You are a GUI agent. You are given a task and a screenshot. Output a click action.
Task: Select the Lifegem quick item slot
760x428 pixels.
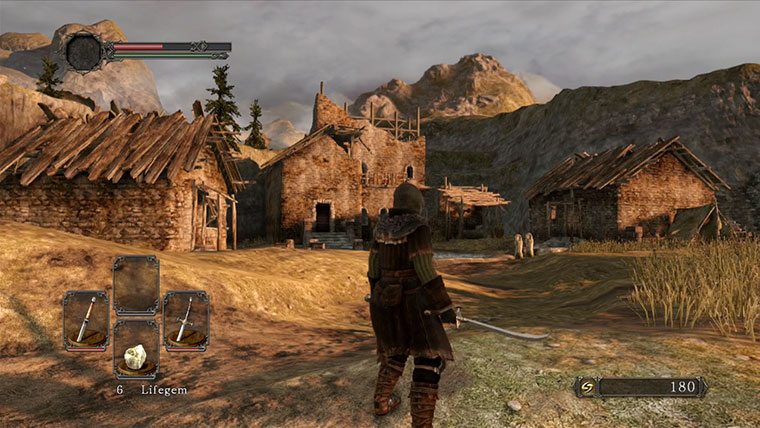(x=135, y=349)
